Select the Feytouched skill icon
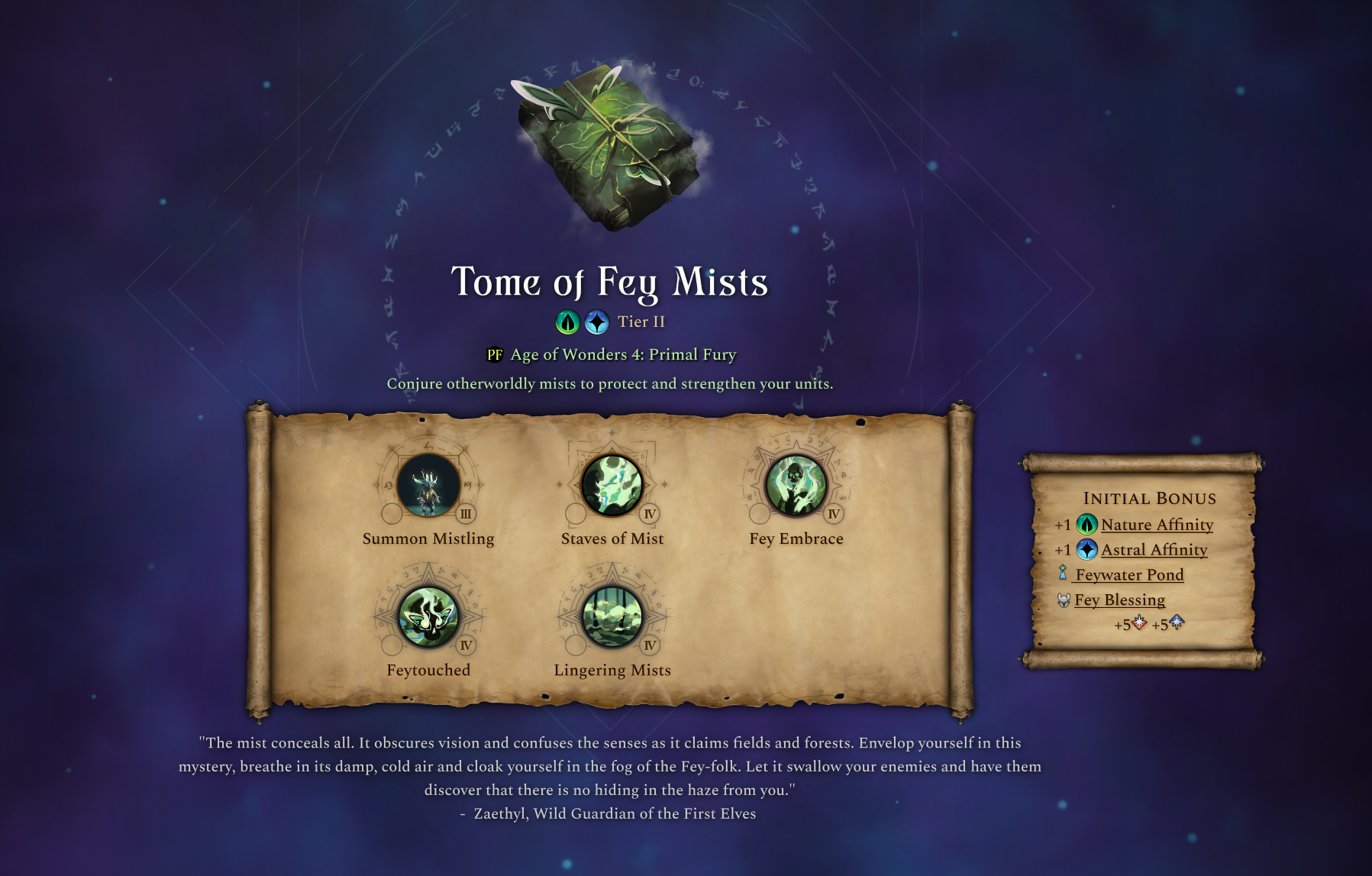This screenshot has width=1372, height=876. [428, 617]
